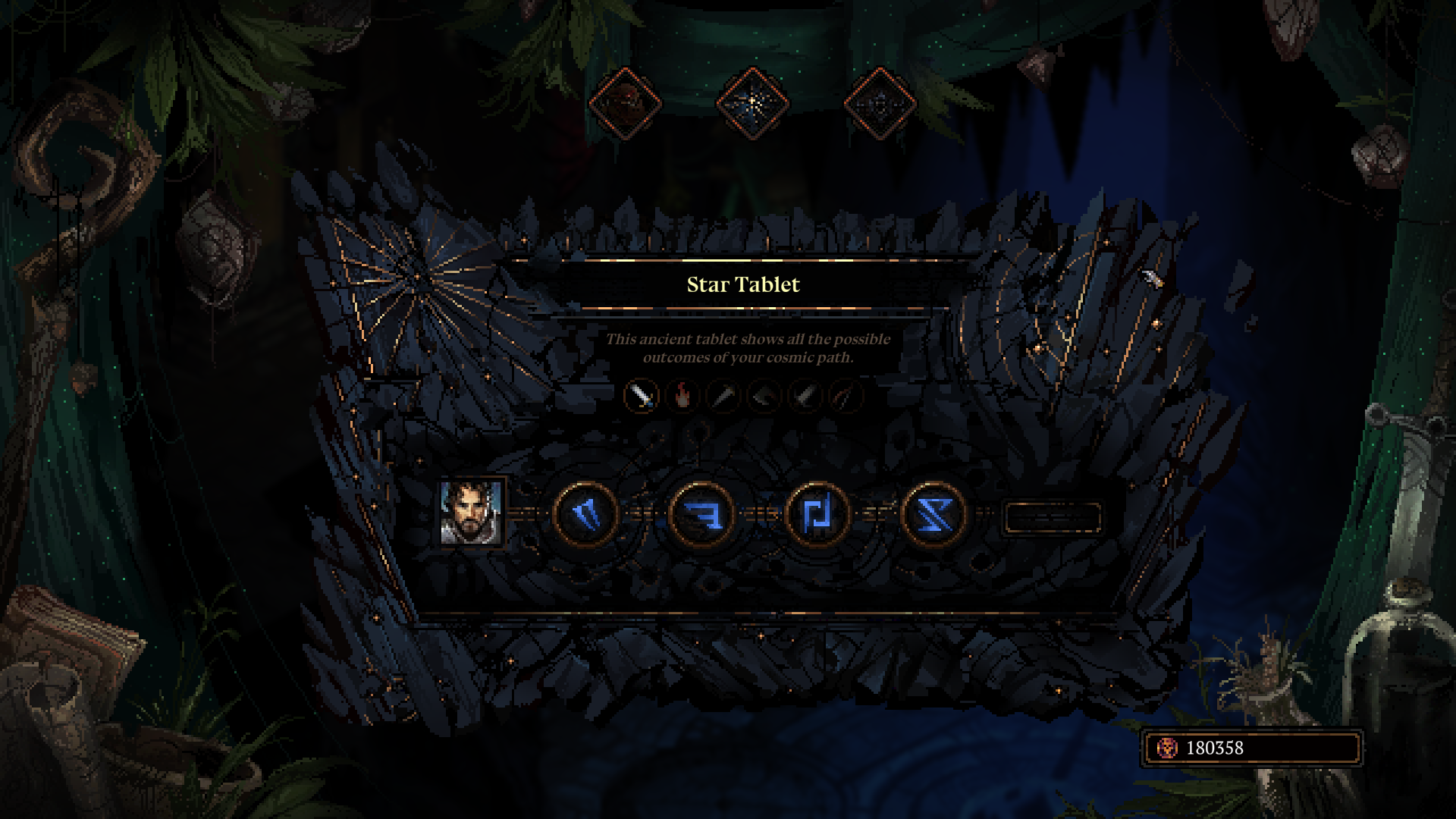Viewport: 1456px width, 819px height.
Task: Open the left diamond tab with red-eyed creature
Action: pos(625,103)
